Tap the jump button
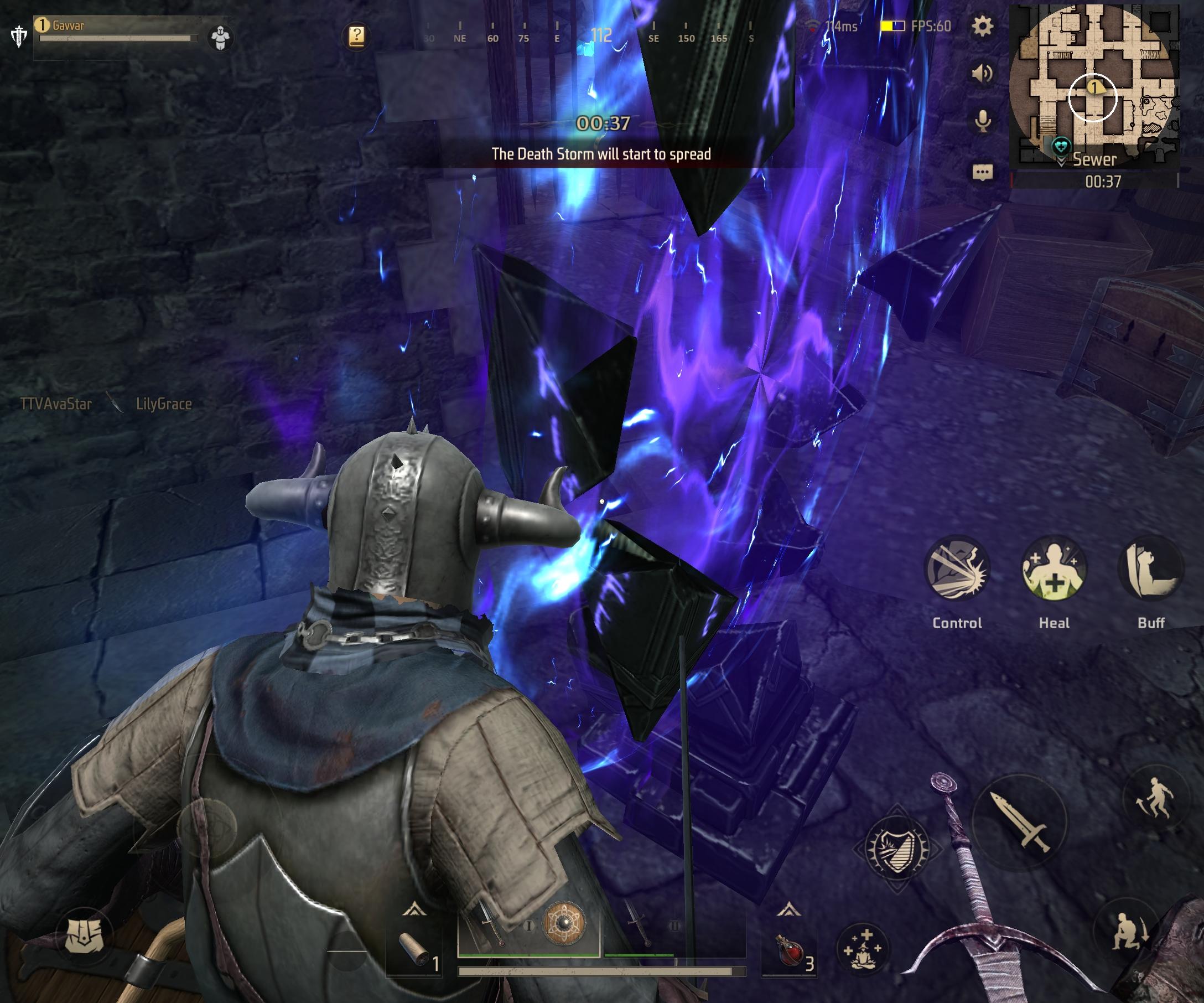 click(1155, 798)
